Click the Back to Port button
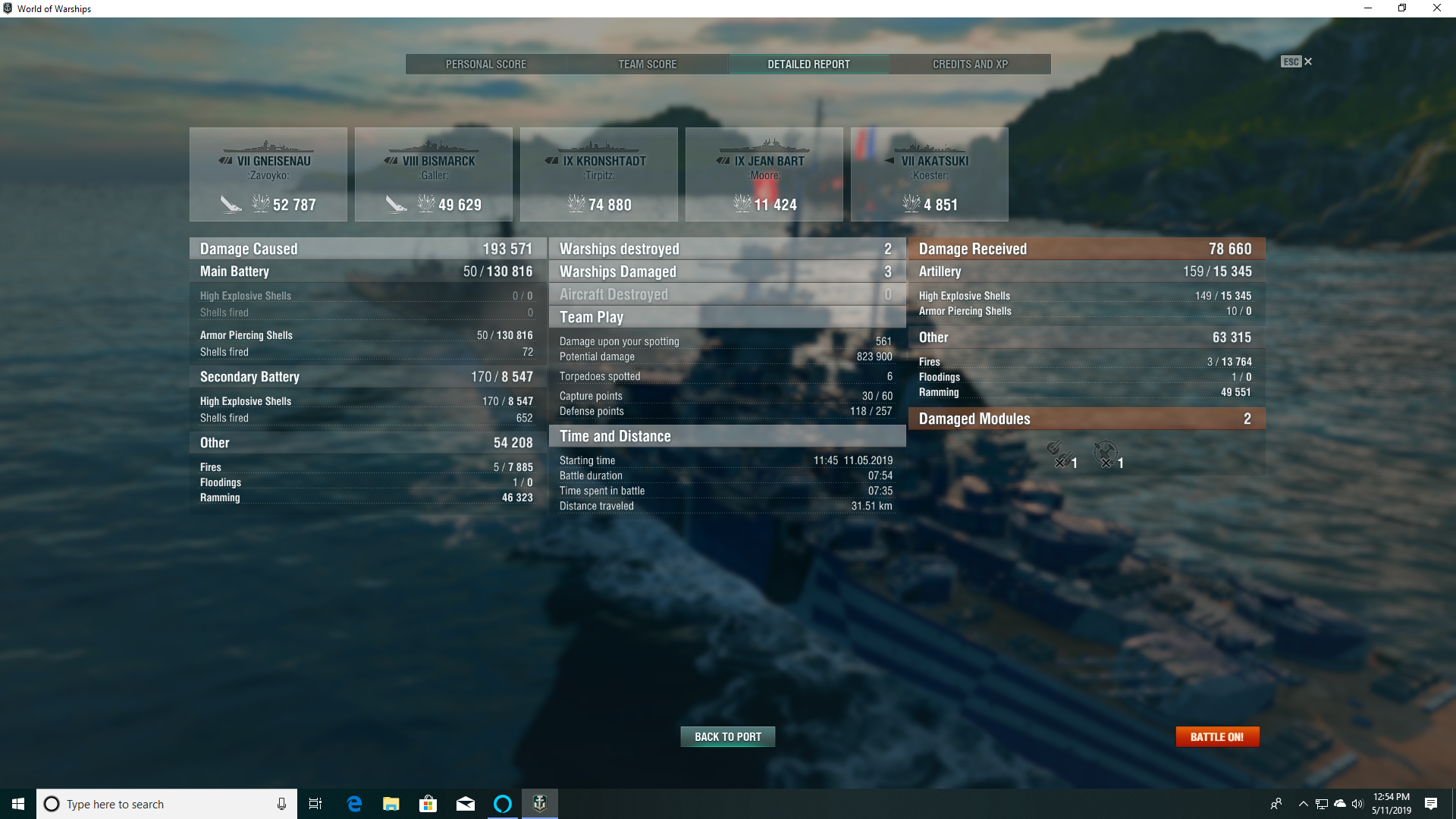The width and height of the screenshot is (1456, 819). pos(727,736)
